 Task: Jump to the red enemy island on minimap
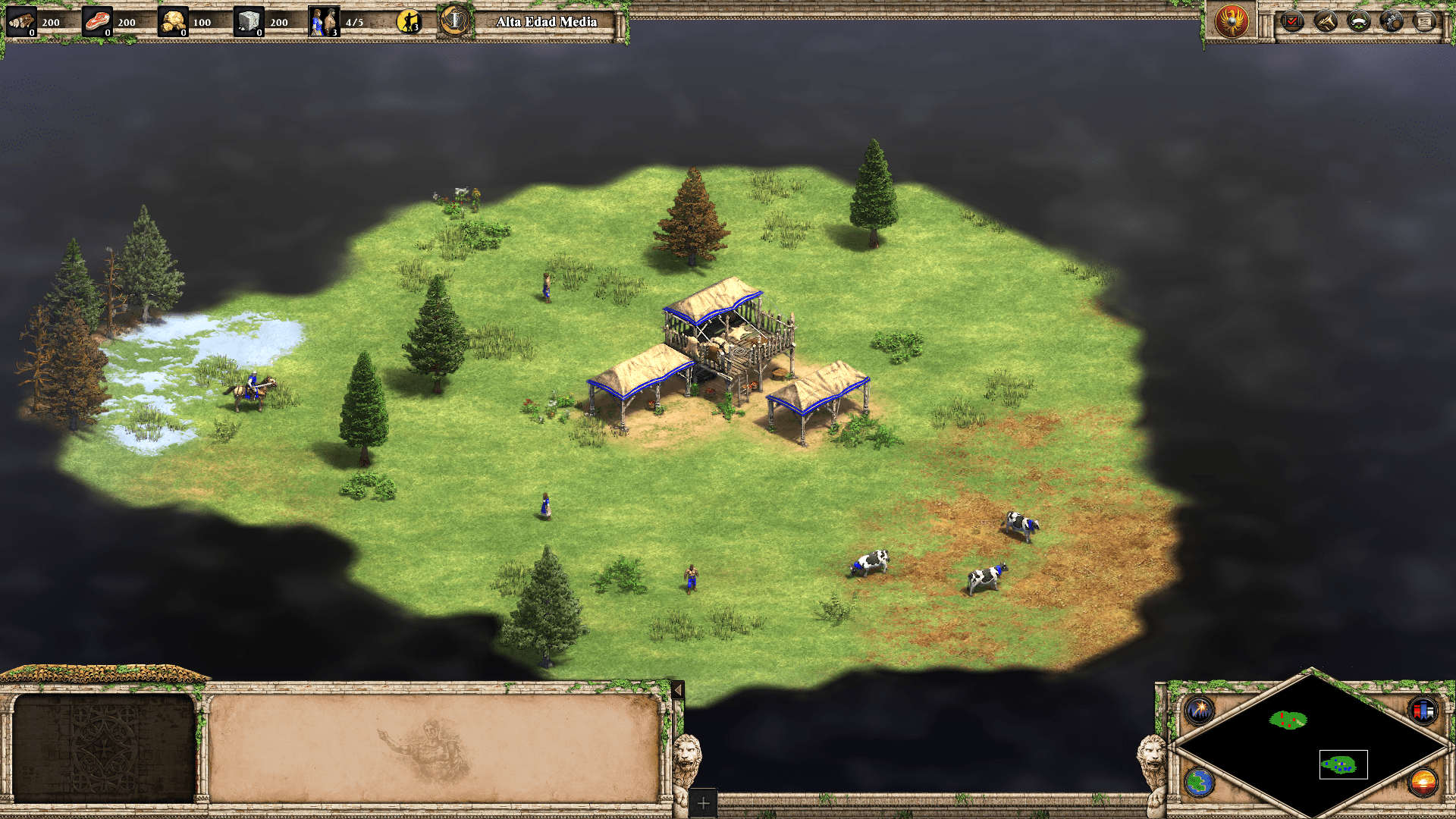(x=1288, y=720)
